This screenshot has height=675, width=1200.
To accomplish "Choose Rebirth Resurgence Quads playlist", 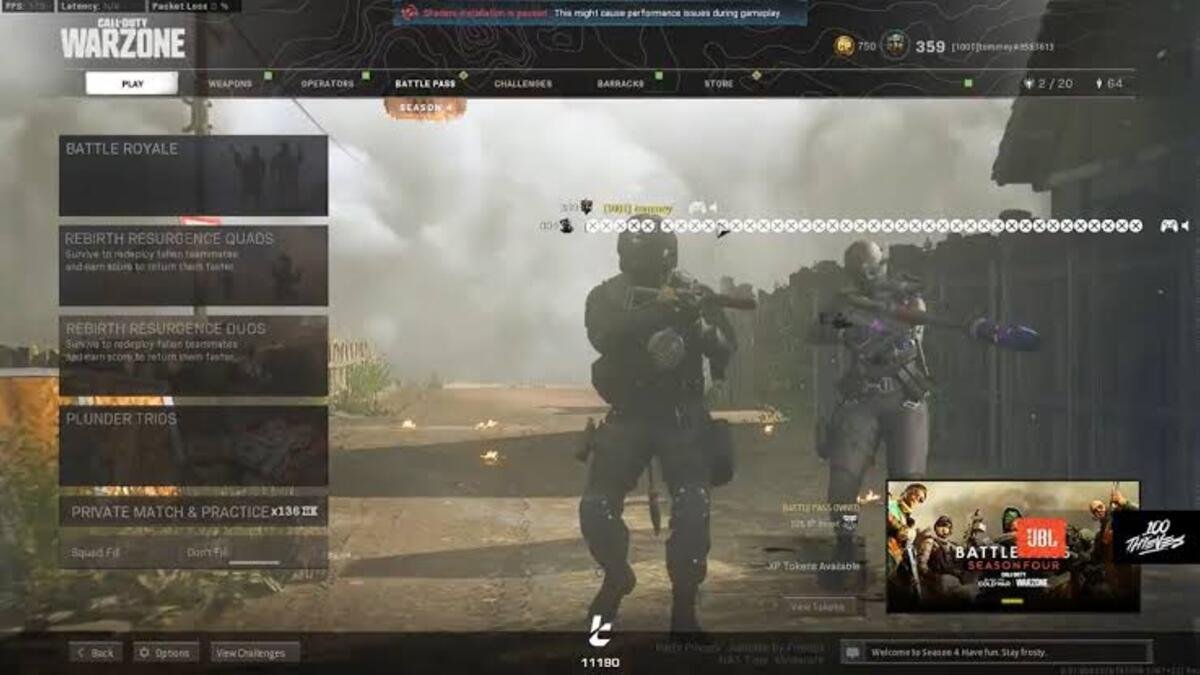I will click(193, 265).
